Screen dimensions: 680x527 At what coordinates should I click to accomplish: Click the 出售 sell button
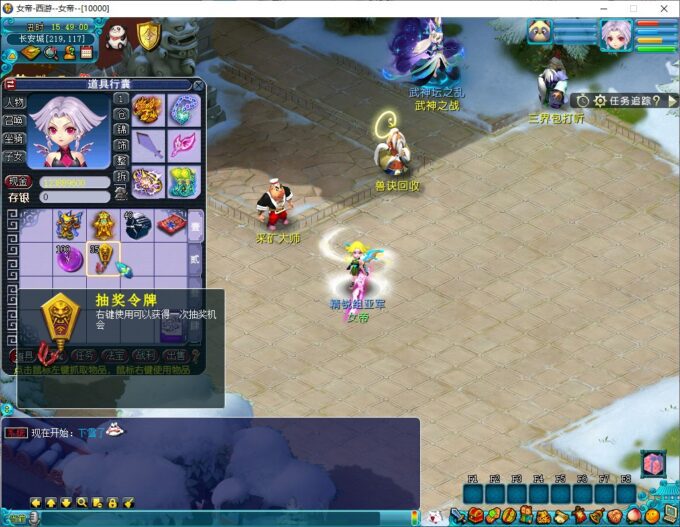coord(175,354)
